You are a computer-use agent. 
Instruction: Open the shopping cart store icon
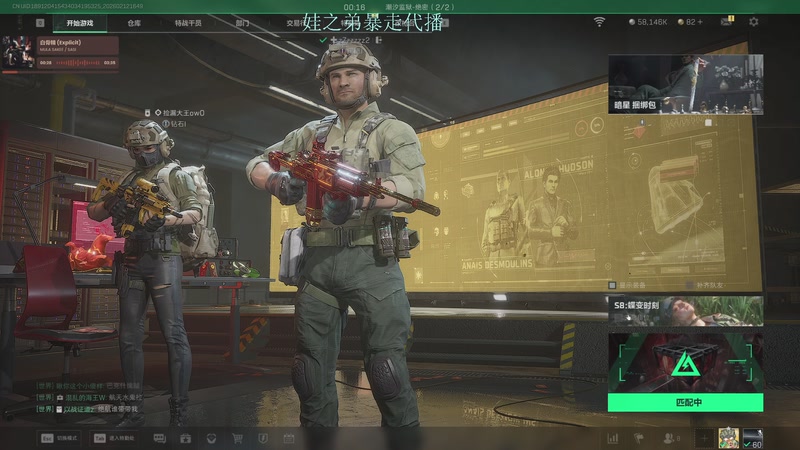237,438
